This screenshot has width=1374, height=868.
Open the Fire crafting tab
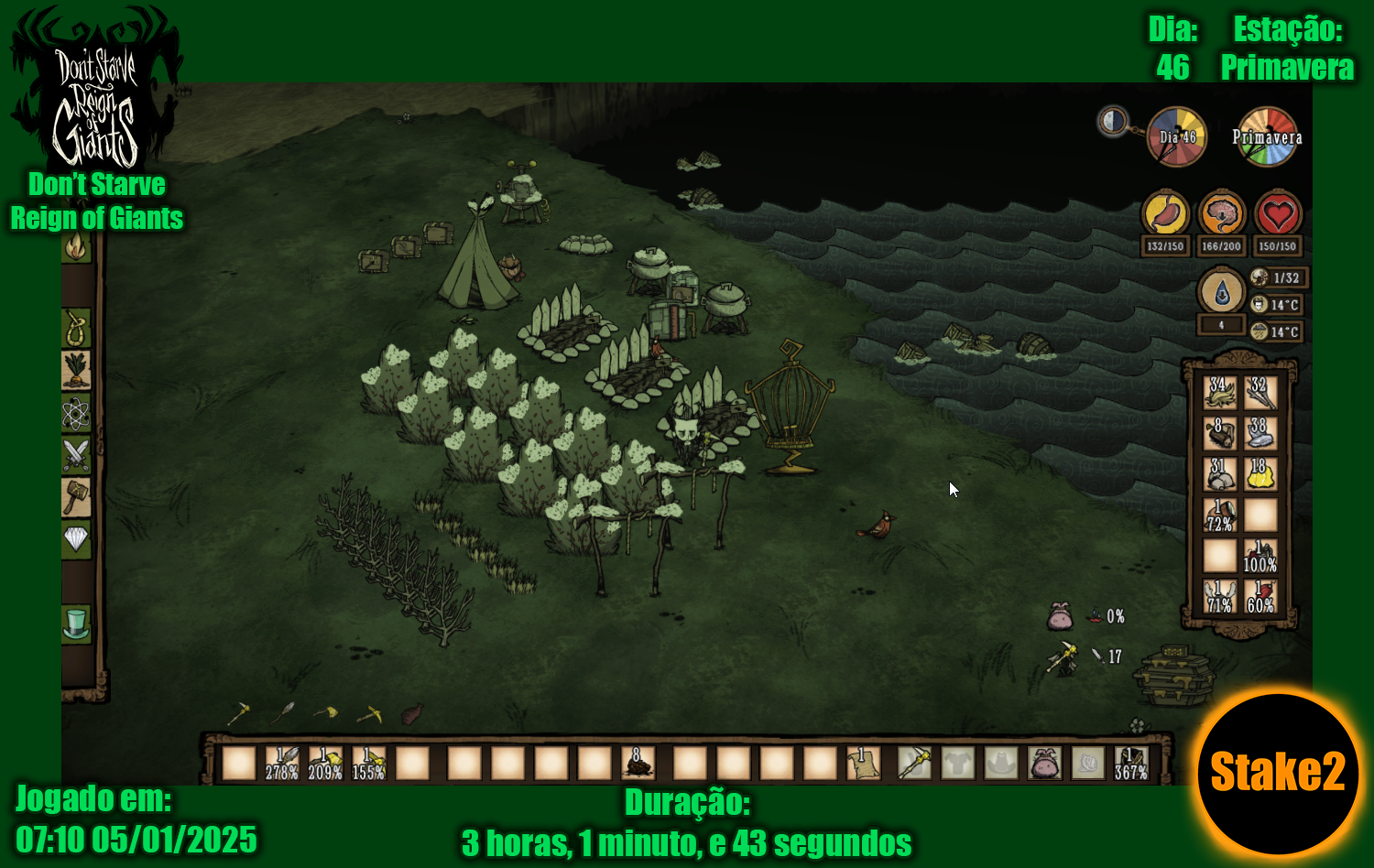coord(76,246)
